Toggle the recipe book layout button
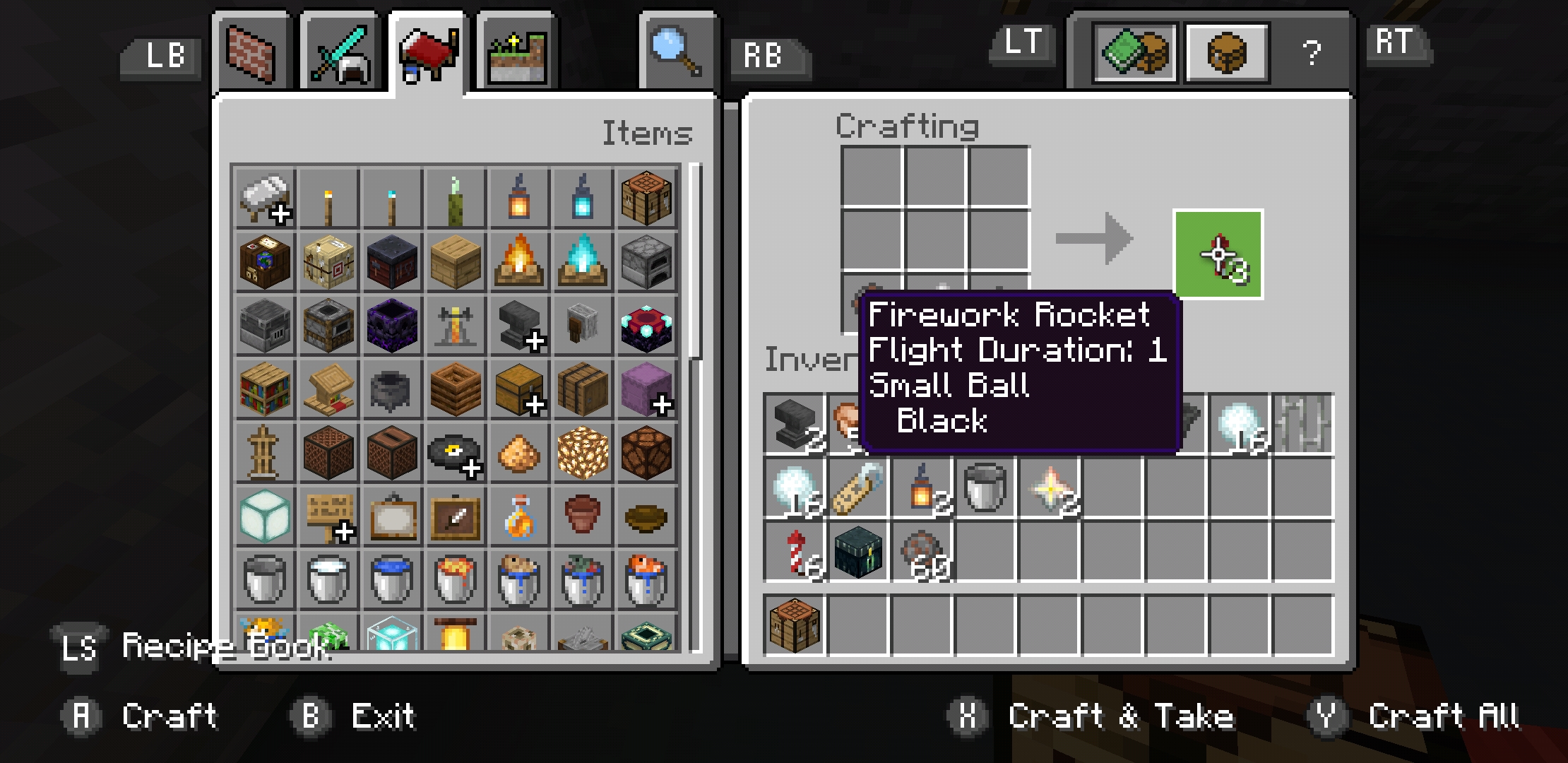Screen dimensions: 1568x763 1134,52
